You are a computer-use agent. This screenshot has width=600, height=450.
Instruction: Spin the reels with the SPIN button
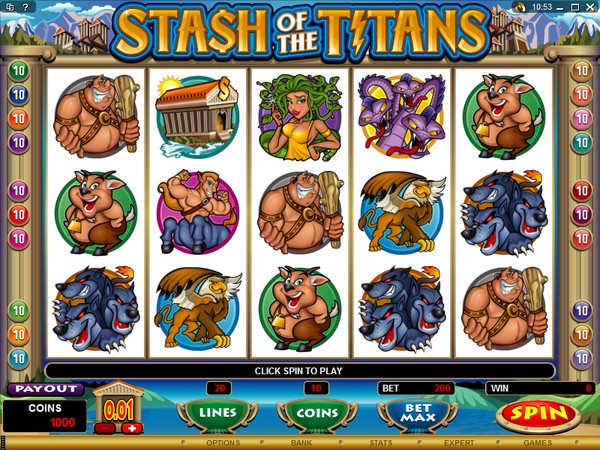(540, 413)
